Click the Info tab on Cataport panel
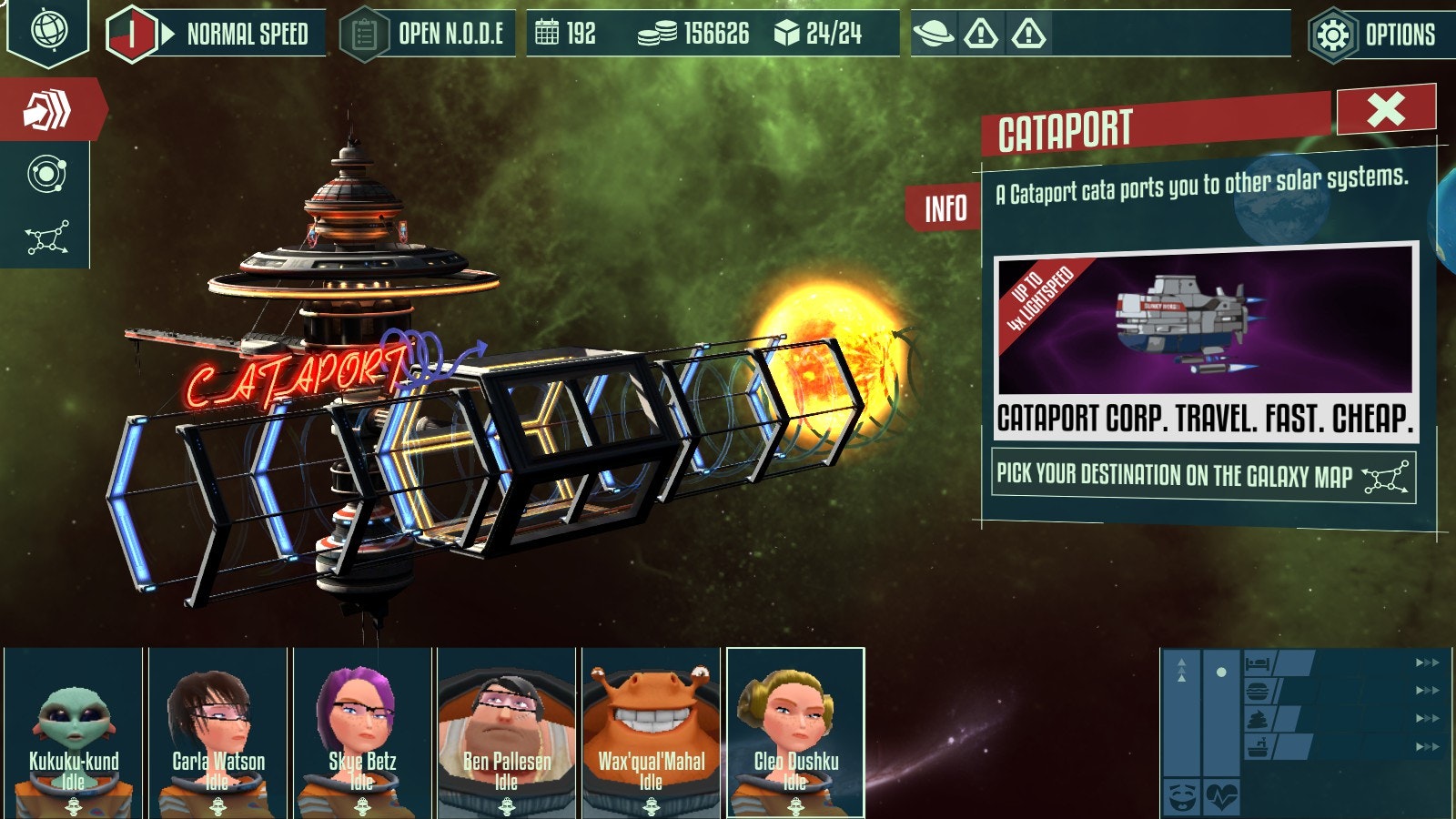The height and width of the screenshot is (819, 1456). pyautogui.click(x=945, y=208)
